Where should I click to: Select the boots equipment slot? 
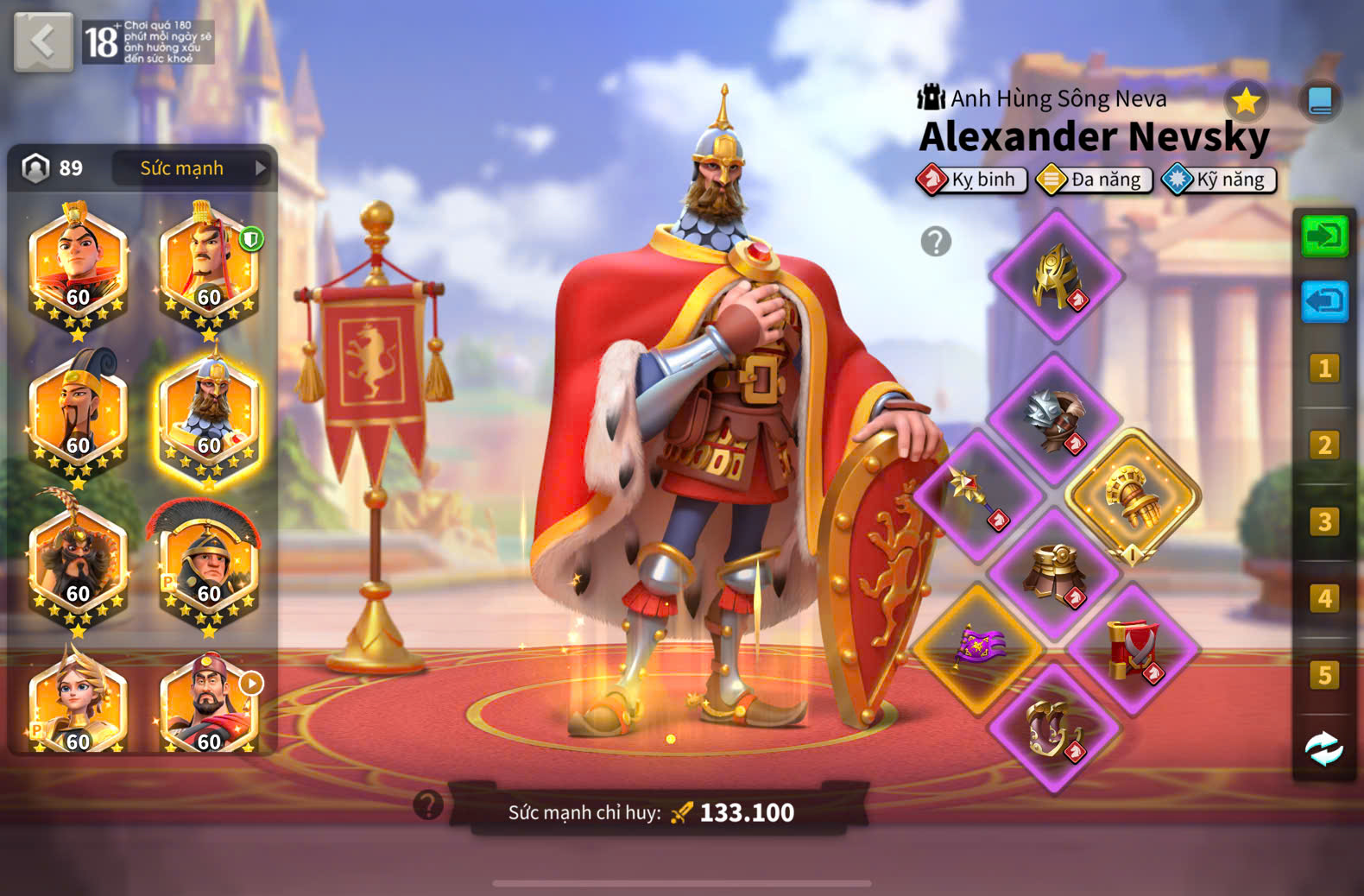coord(1054,727)
